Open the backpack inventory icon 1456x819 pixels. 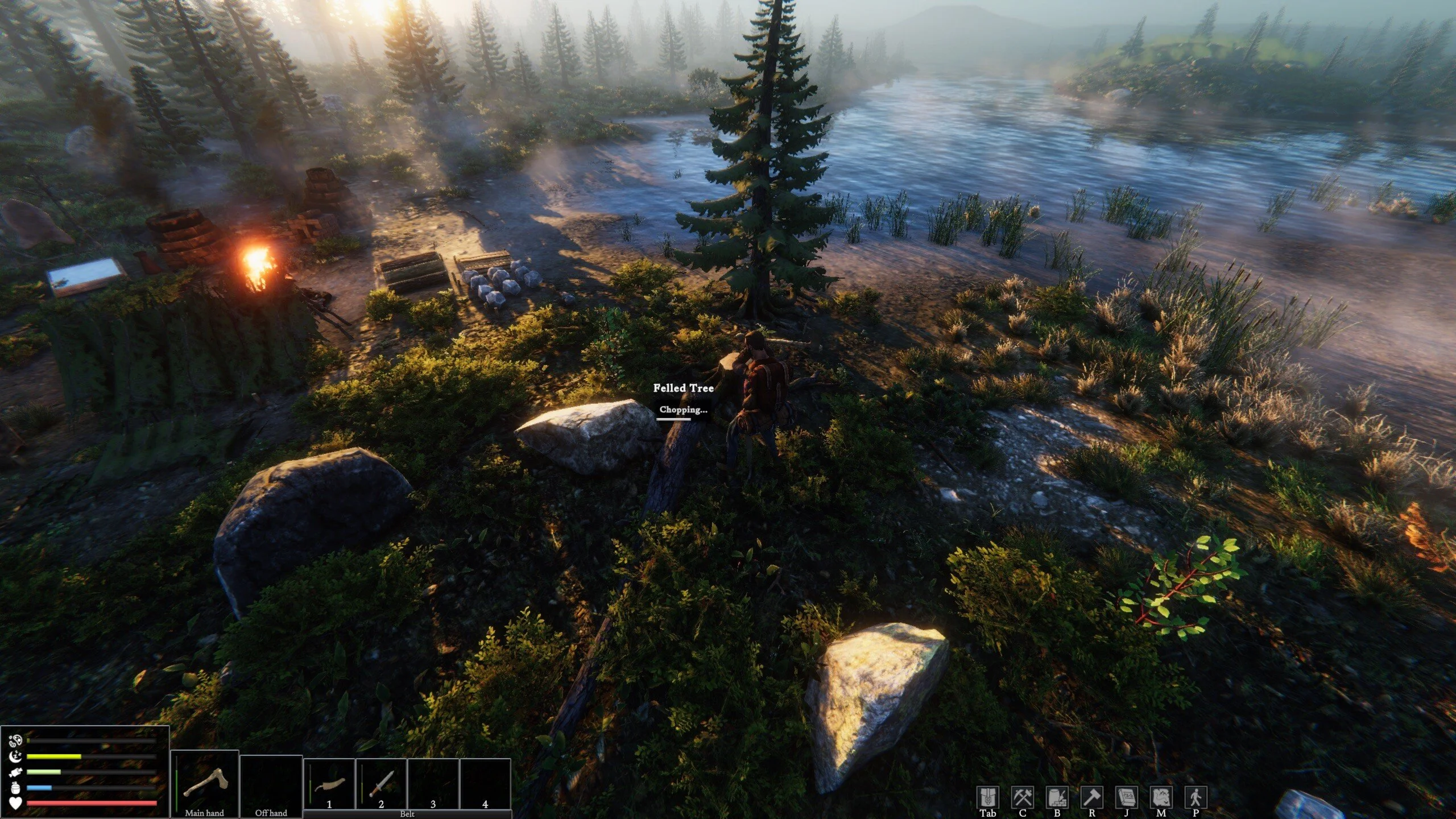coord(988,797)
